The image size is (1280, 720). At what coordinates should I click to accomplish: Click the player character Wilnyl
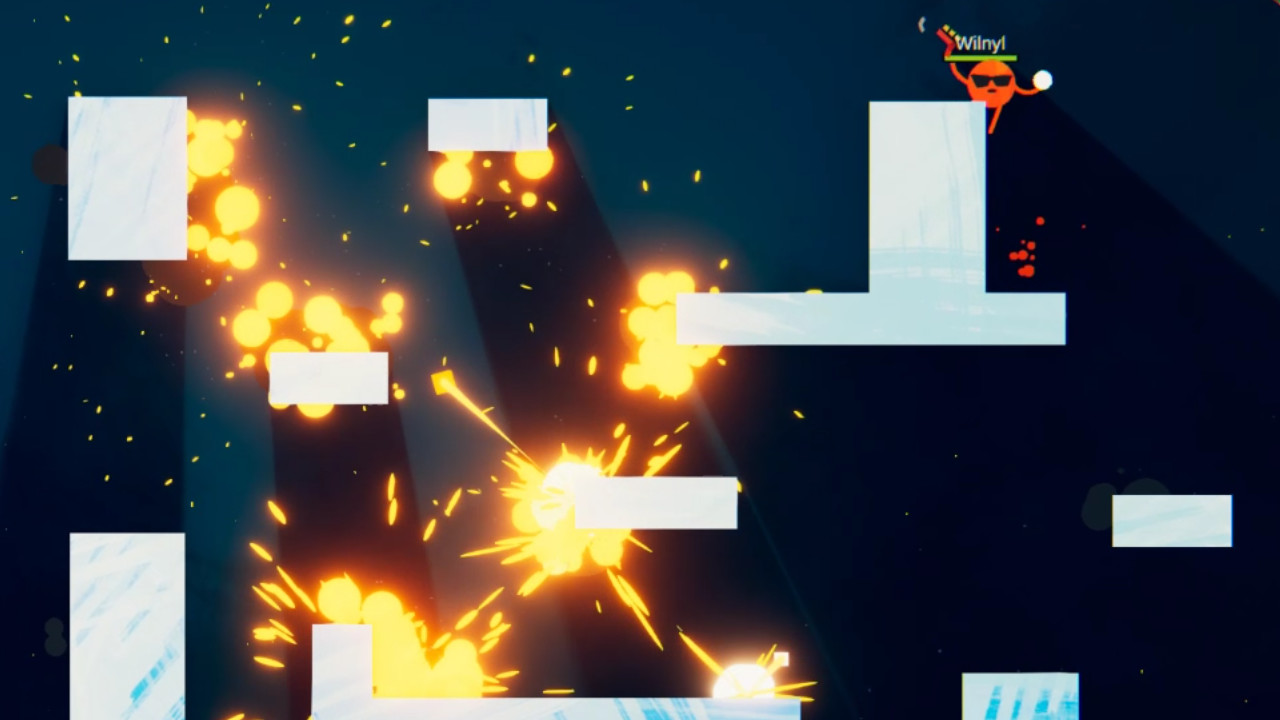click(x=990, y=85)
